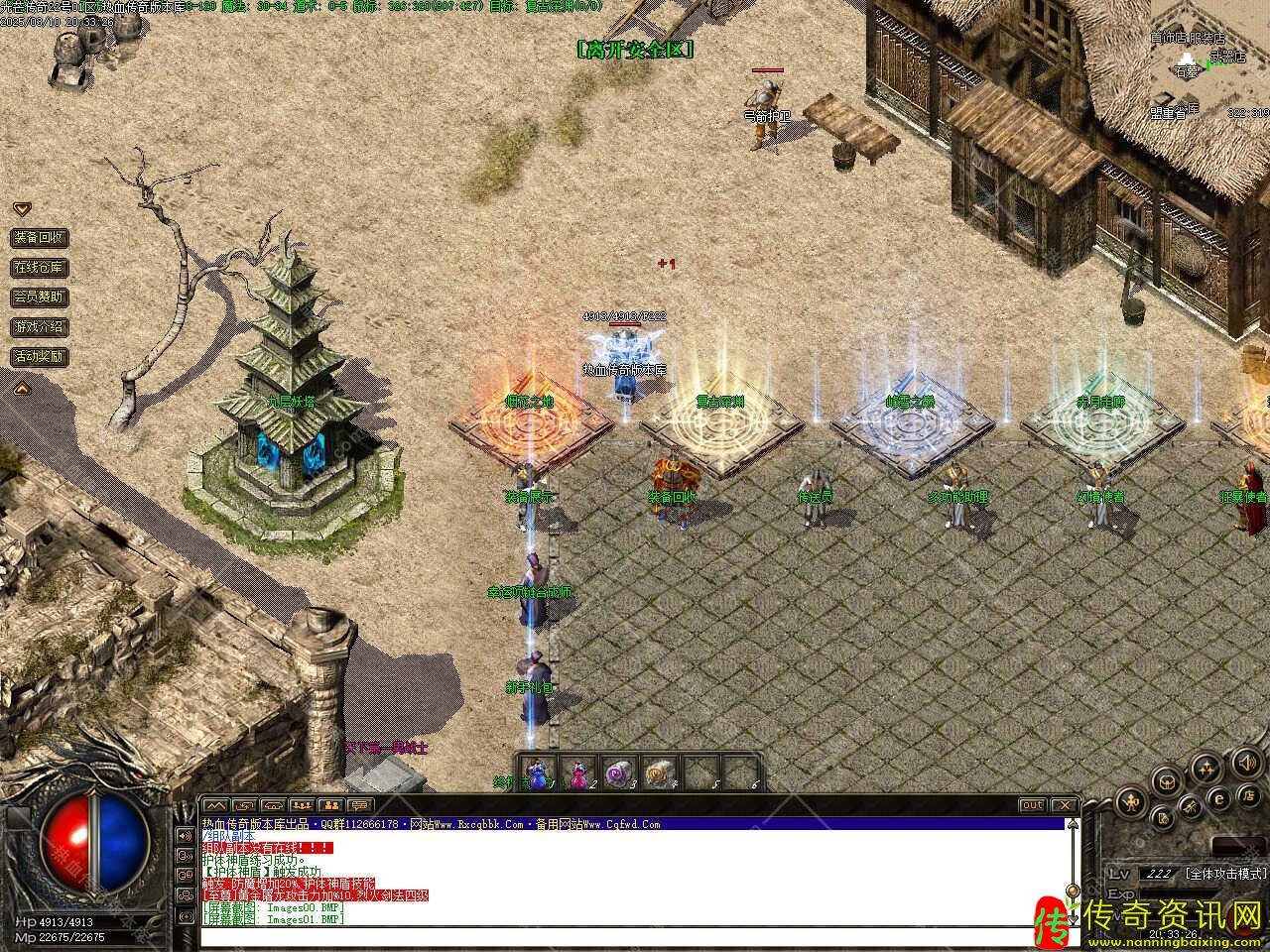Select the purple spiral item in slot 3
Screen dimensions: 1270x952
pos(617,772)
